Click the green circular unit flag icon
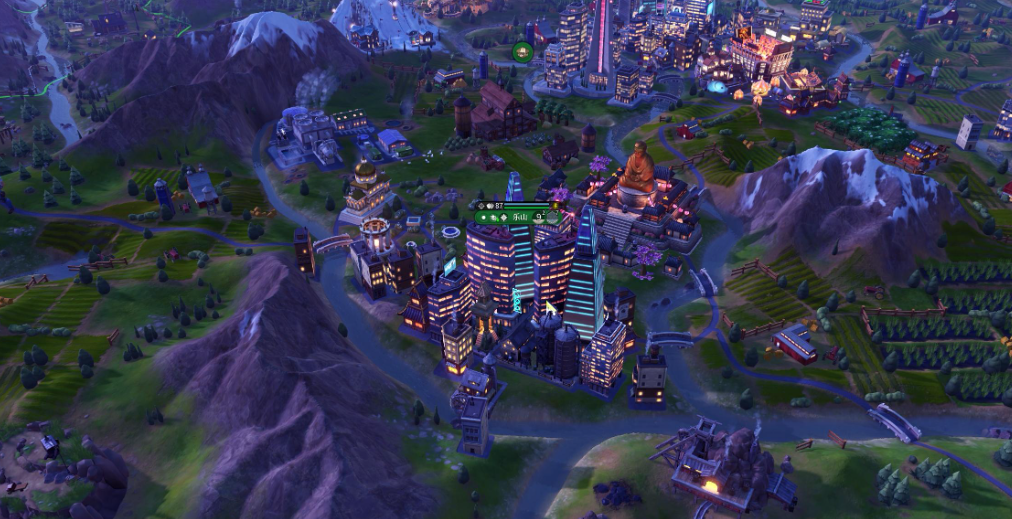1012x519 pixels. coord(521,52)
